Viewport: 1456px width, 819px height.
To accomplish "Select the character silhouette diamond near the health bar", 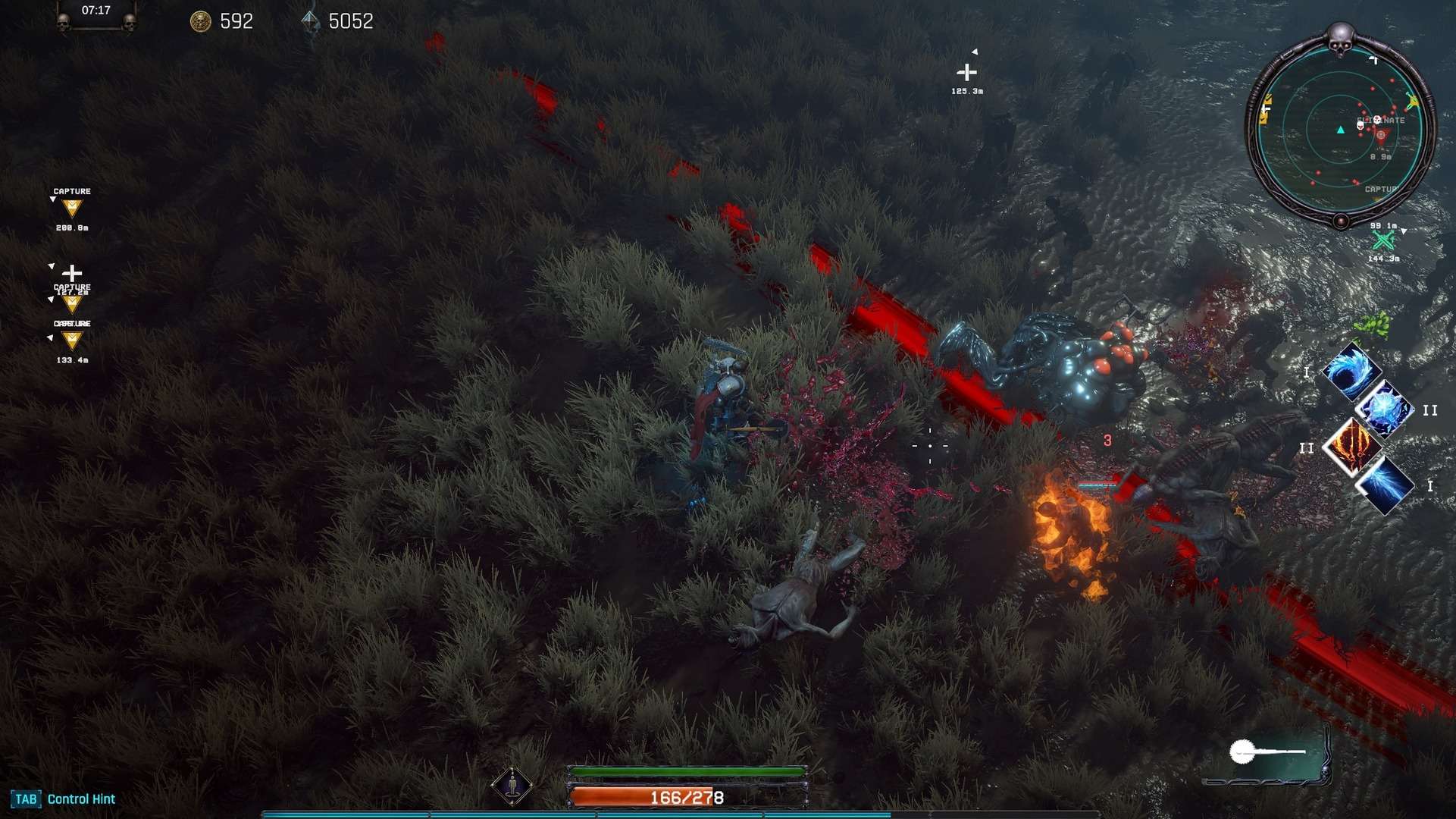I will [512, 785].
